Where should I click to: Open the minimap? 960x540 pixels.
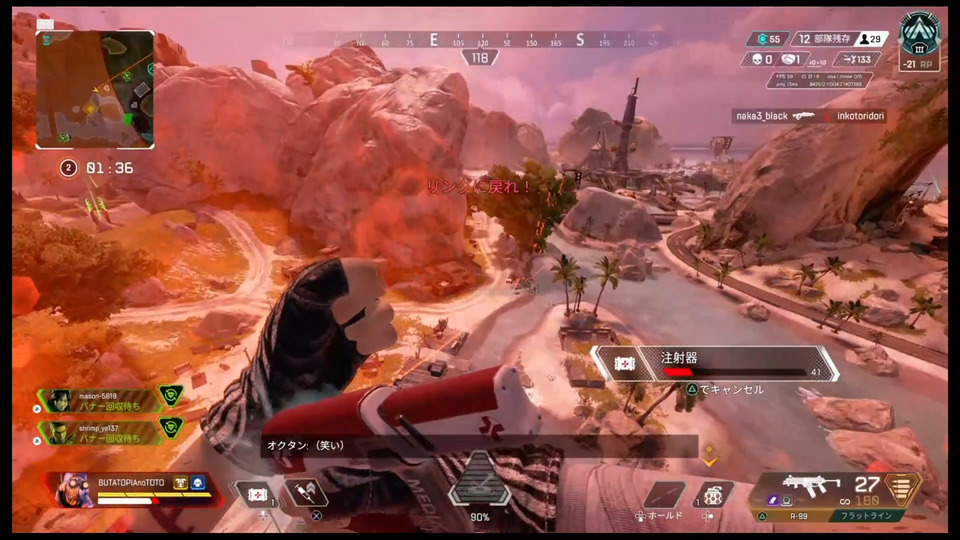(95, 89)
